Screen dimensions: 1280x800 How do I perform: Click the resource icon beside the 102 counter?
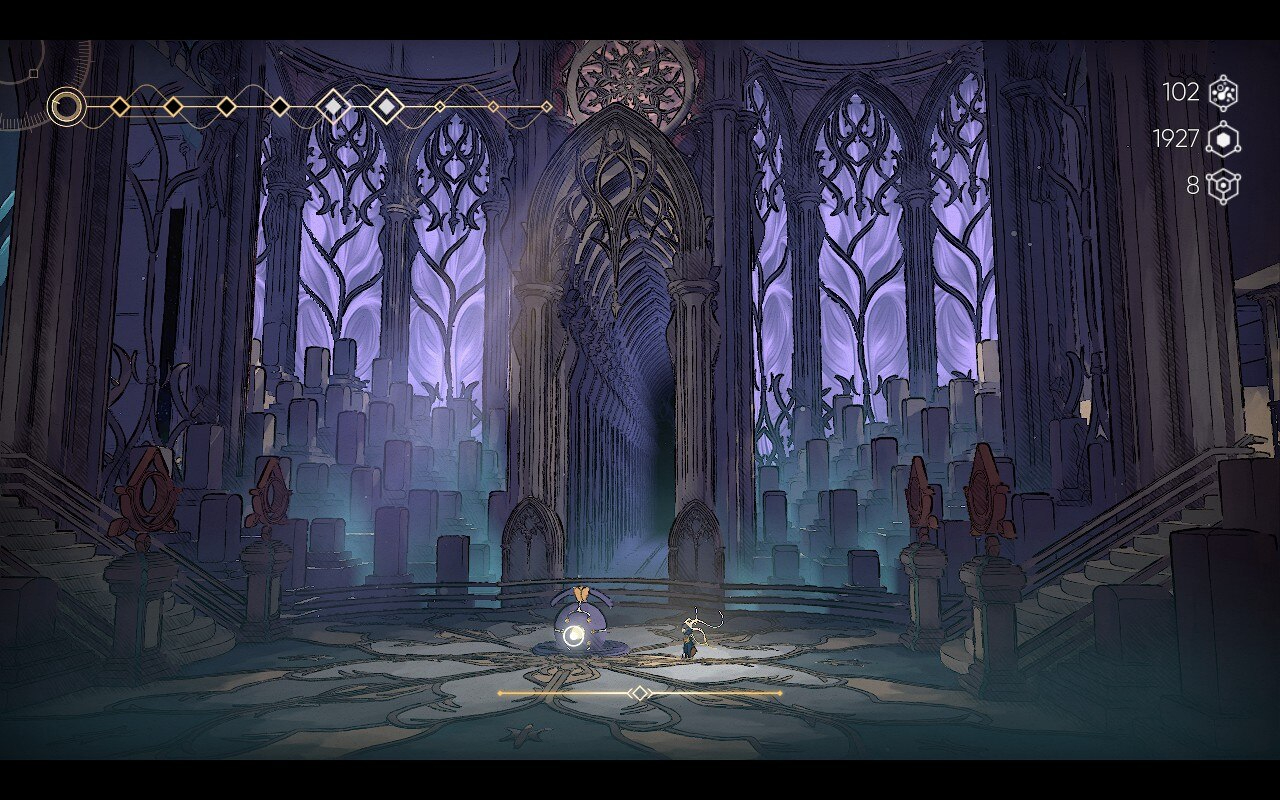(x=1222, y=93)
